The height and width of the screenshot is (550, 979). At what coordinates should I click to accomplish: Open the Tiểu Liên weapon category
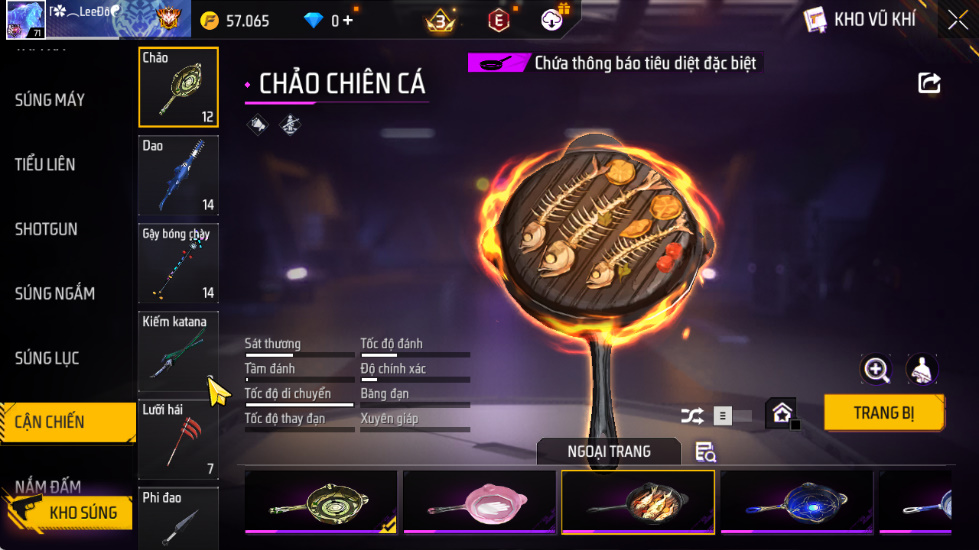pos(45,164)
